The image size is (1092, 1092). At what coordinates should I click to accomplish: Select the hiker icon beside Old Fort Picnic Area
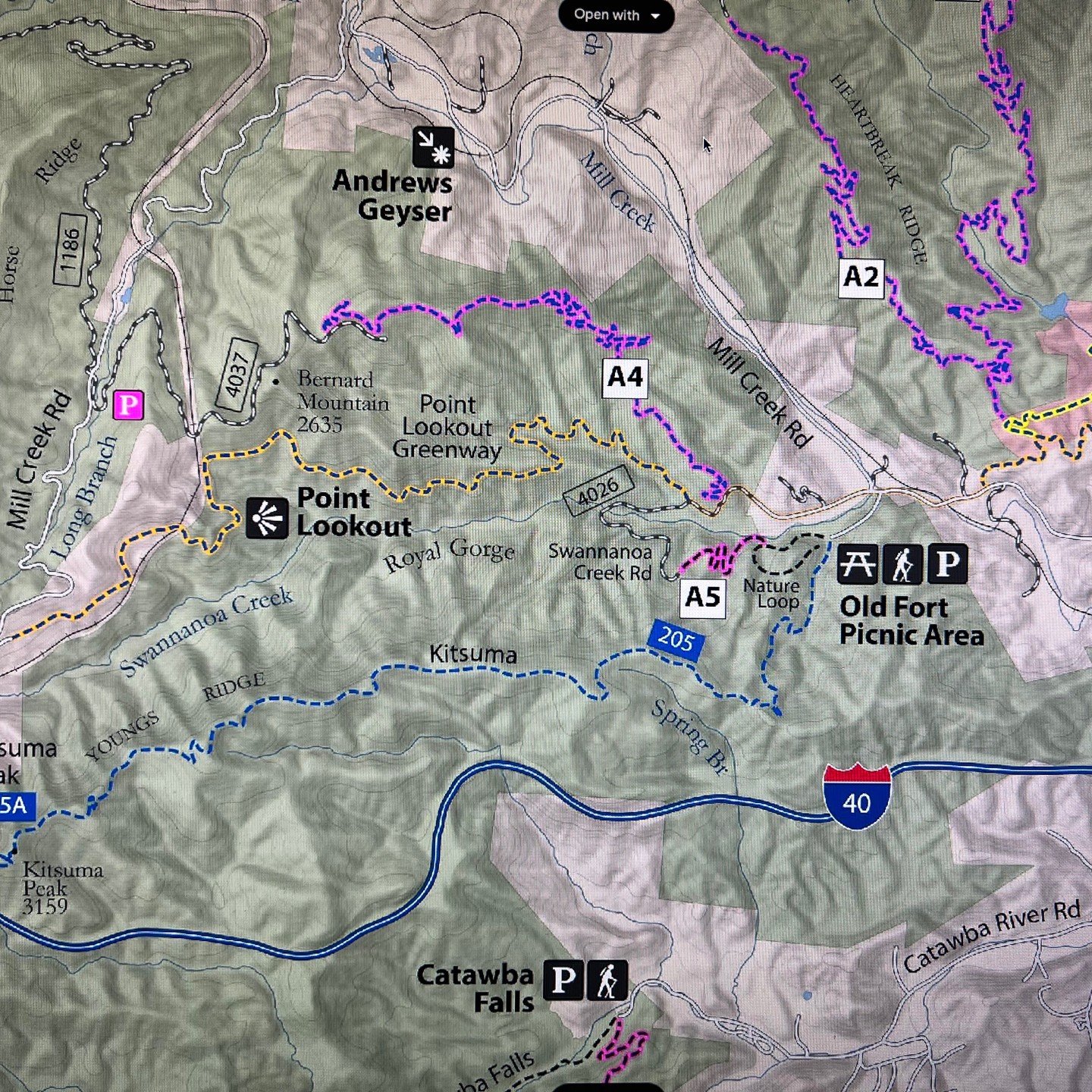(902, 565)
